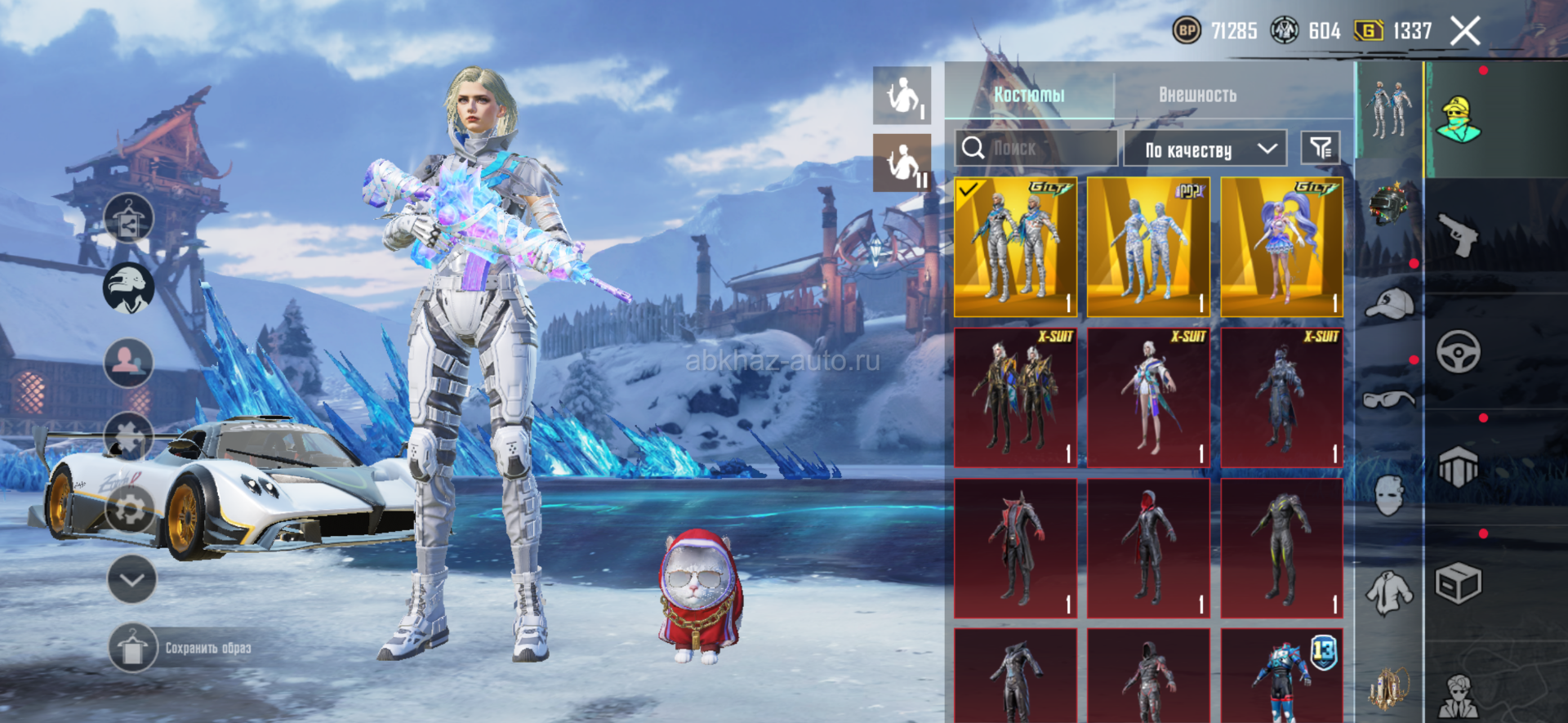Click the outfit share hanger icon

(128, 219)
